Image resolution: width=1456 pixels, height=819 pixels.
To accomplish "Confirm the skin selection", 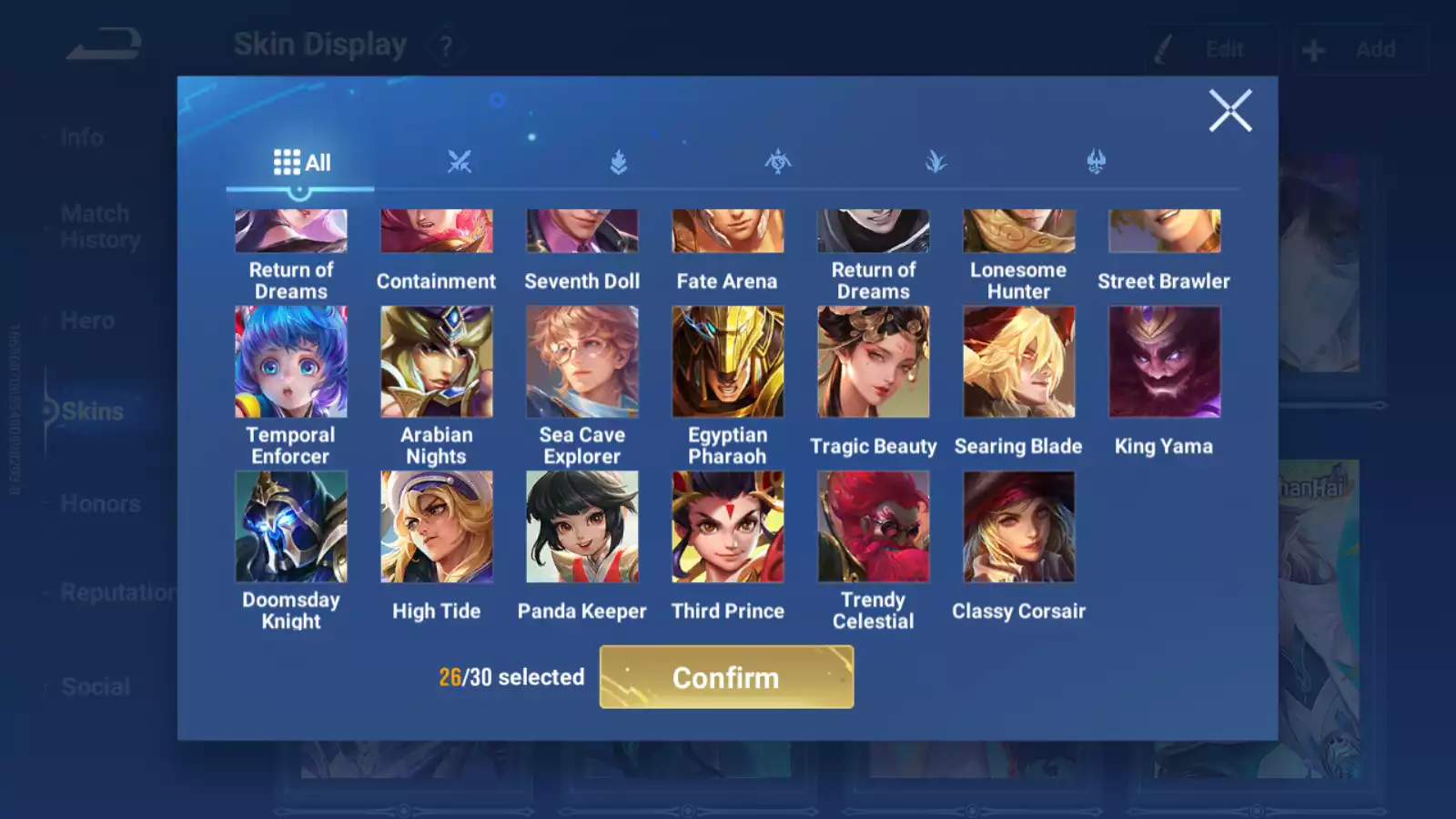I will 726,677.
